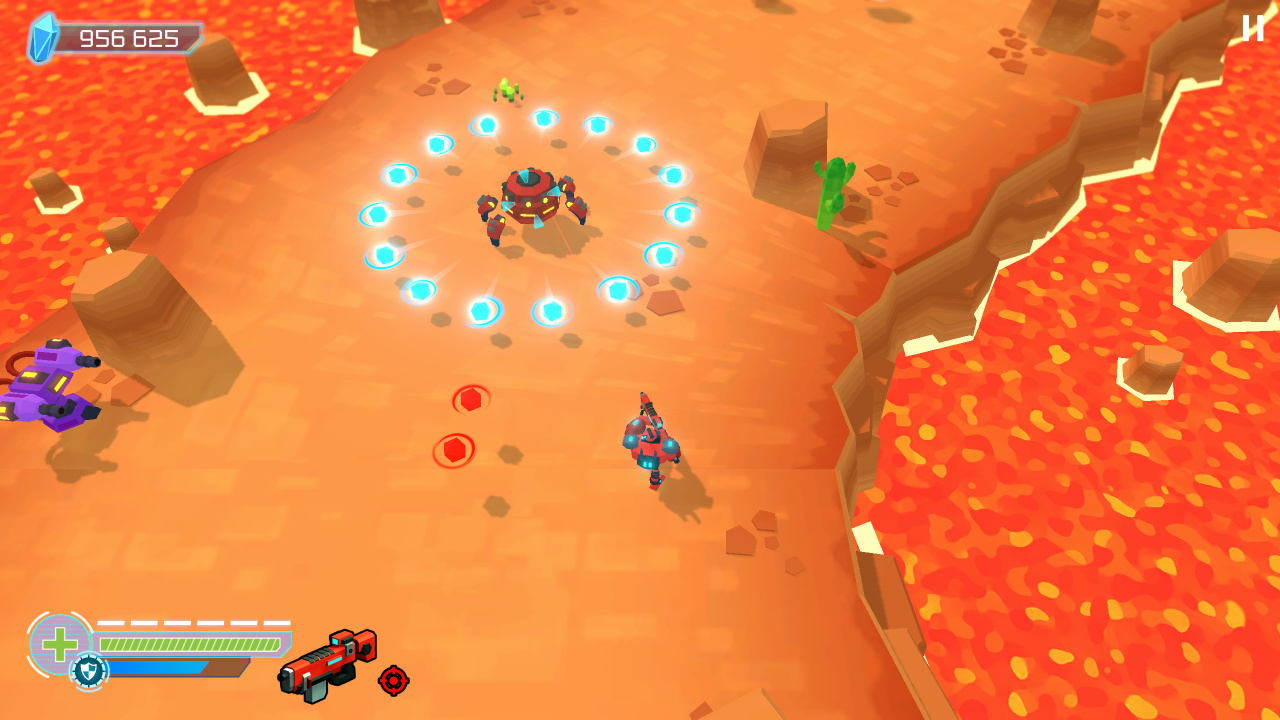This screenshot has width=1280, height=720.
Task: Click a glowing blue gem in the circle
Action: tap(545, 120)
